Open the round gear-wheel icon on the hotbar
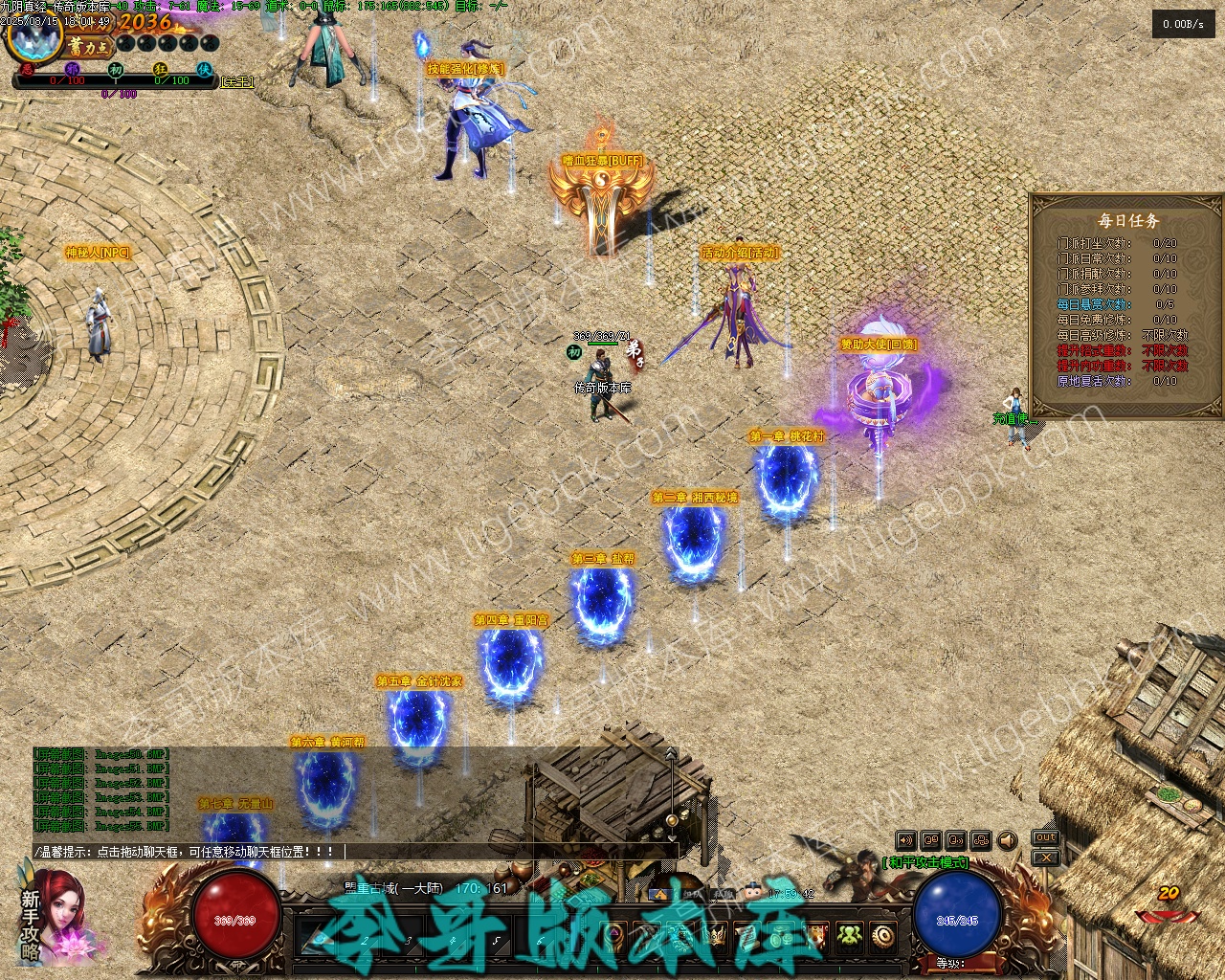 click(x=882, y=936)
